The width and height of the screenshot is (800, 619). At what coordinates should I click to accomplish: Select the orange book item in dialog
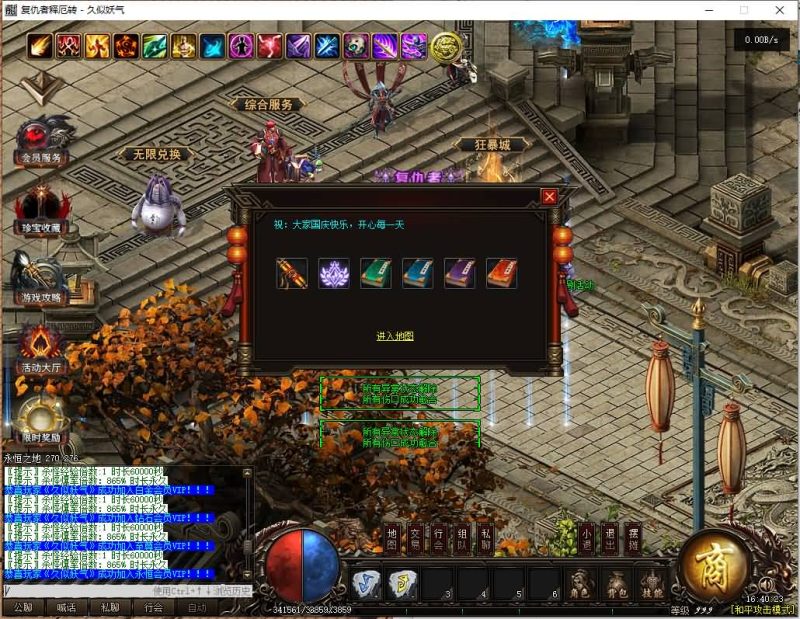point(501,273)
